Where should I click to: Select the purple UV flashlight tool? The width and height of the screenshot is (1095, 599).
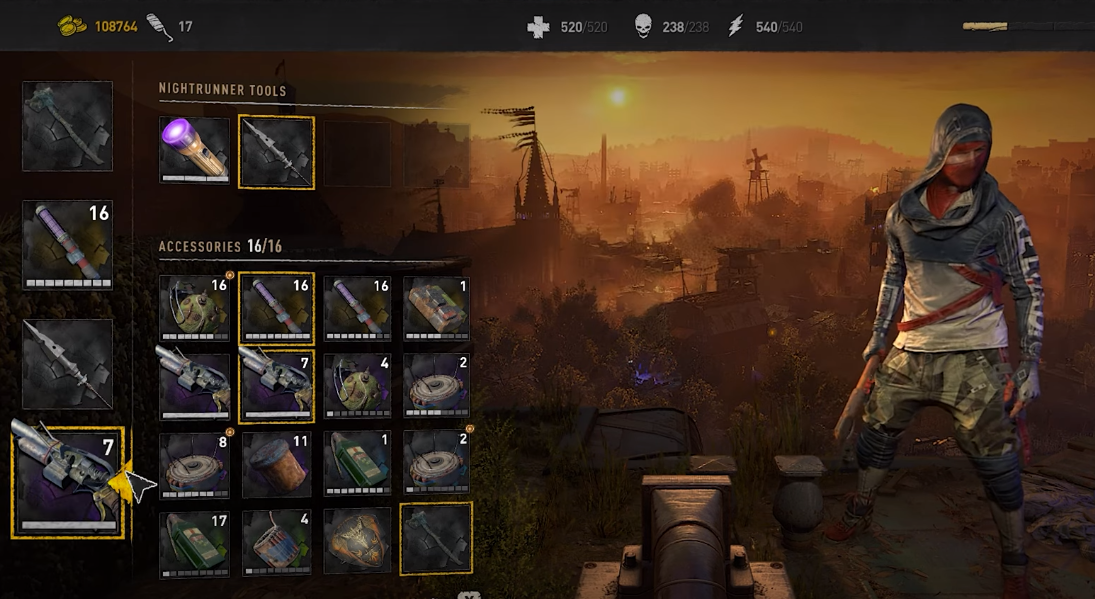tap(194, 150)
